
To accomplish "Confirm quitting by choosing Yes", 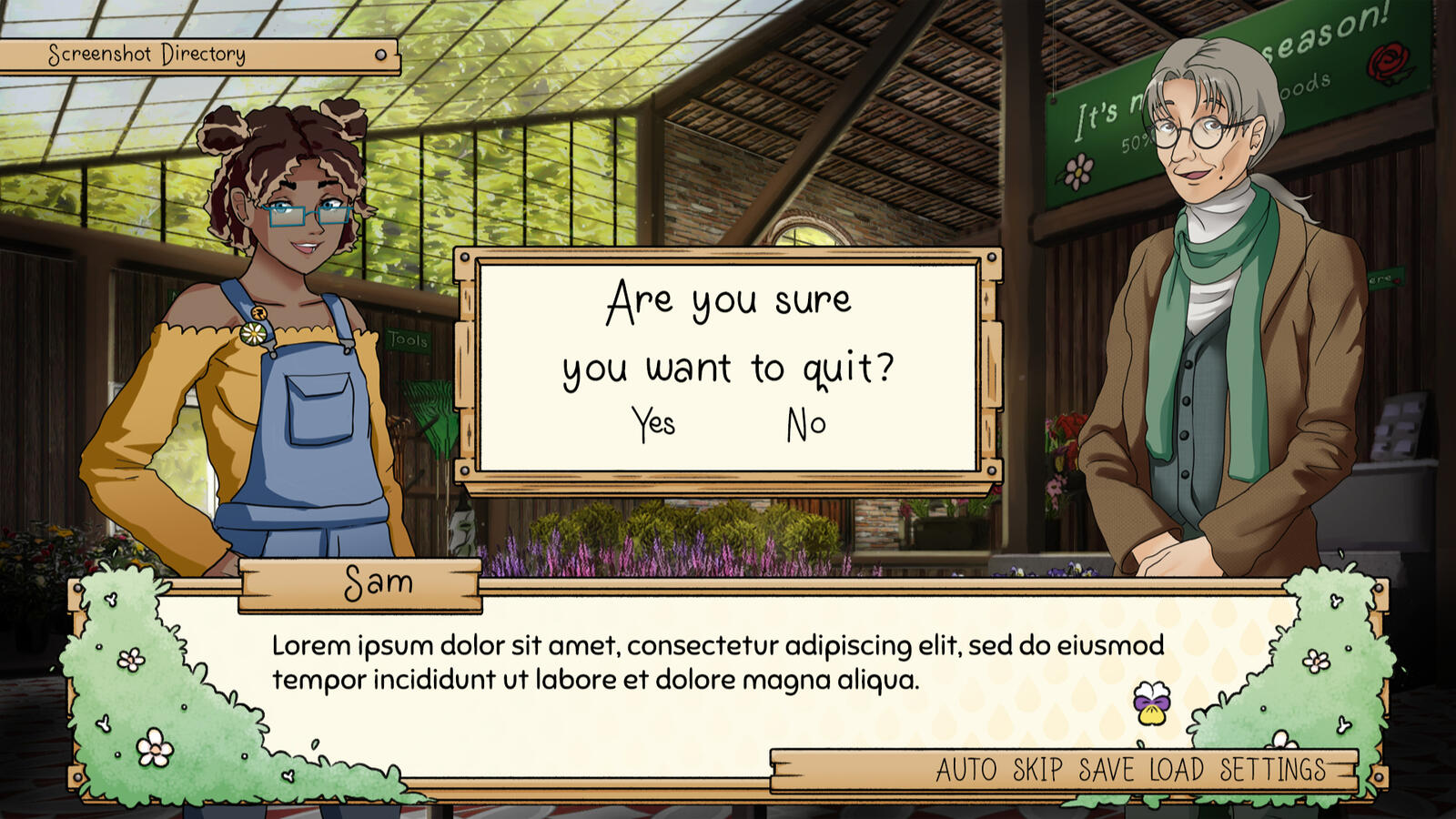I will pos(653,424).
